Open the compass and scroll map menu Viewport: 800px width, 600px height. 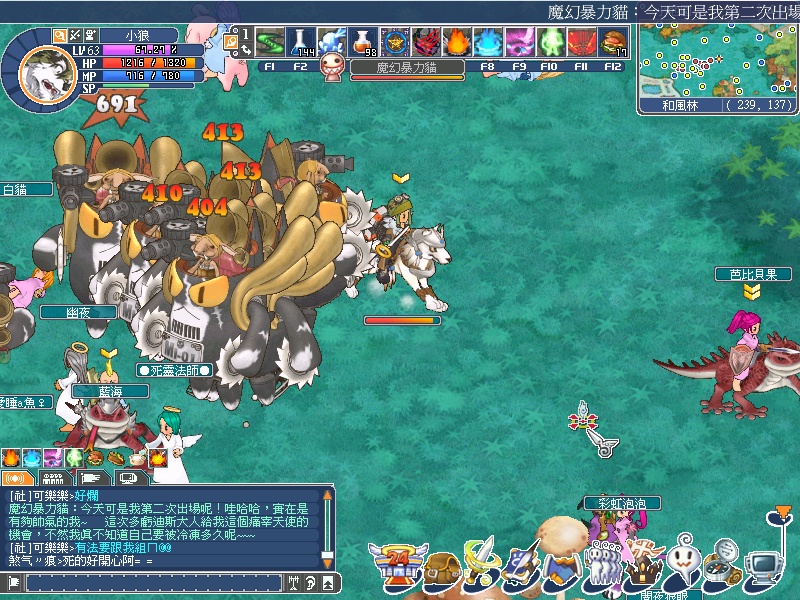pos(724,561)
